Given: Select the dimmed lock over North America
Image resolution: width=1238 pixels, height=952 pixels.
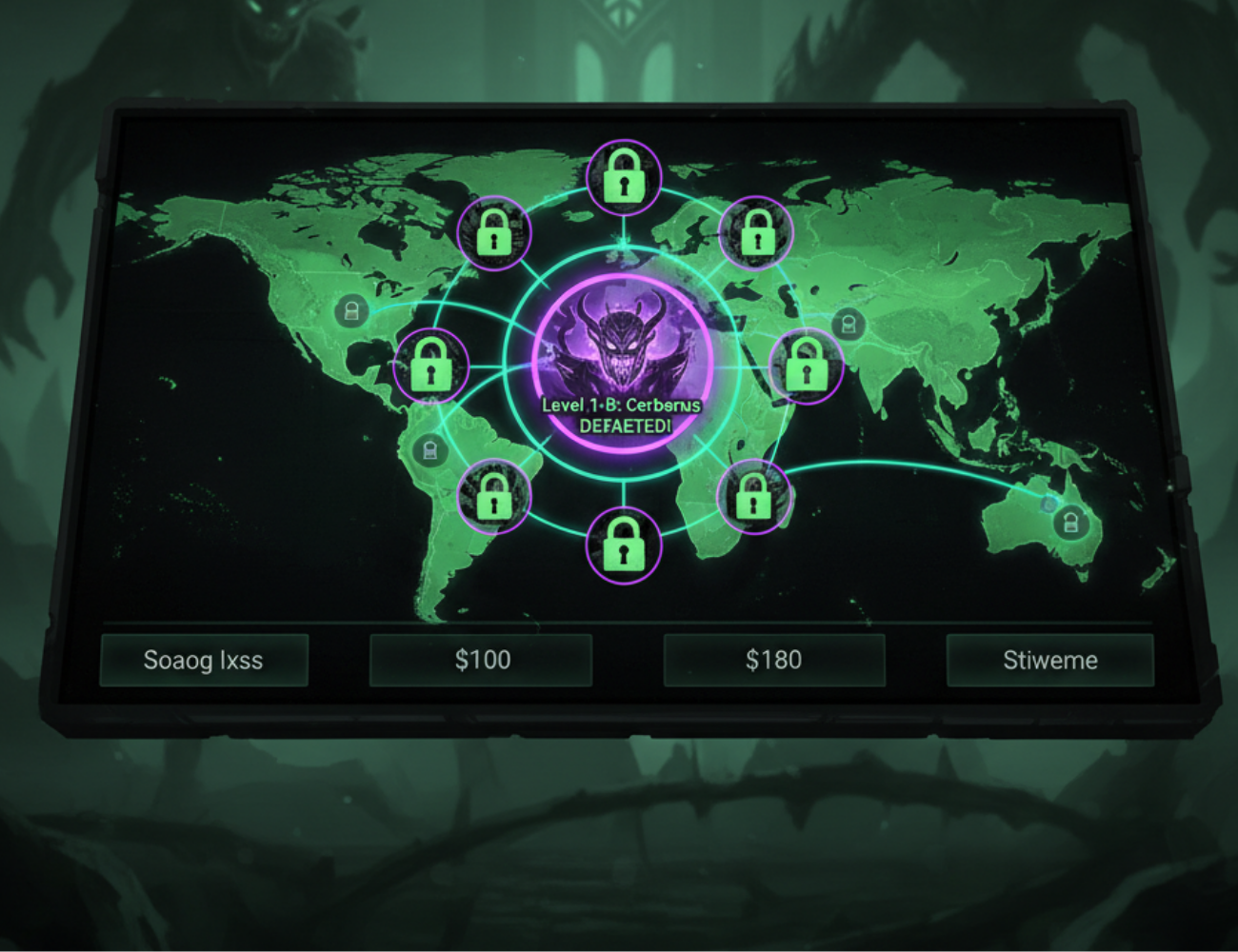Looking at the screenshot, I should (x=355, y=309).
